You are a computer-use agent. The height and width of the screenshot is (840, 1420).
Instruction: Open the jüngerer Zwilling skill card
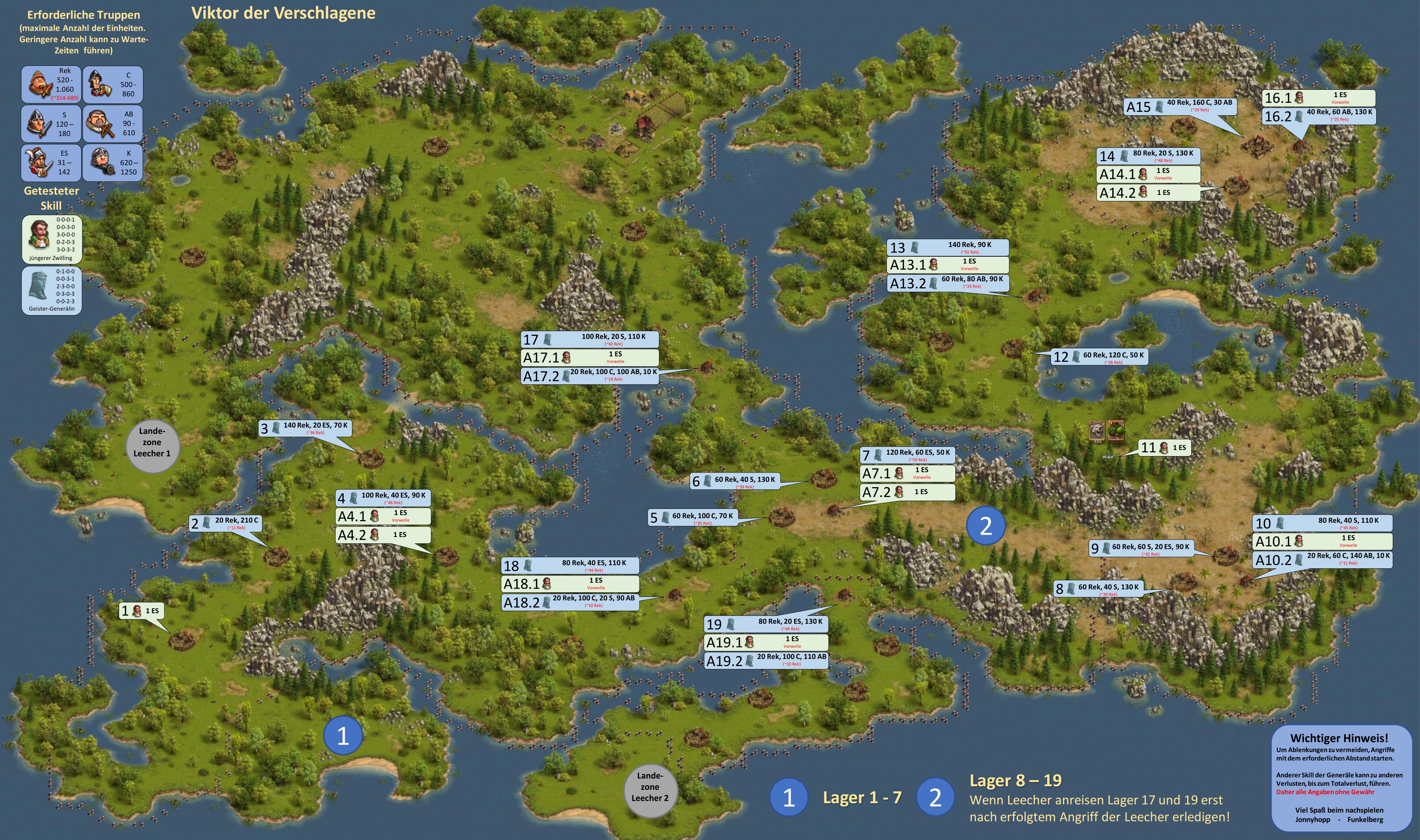(x=52, y=239)
